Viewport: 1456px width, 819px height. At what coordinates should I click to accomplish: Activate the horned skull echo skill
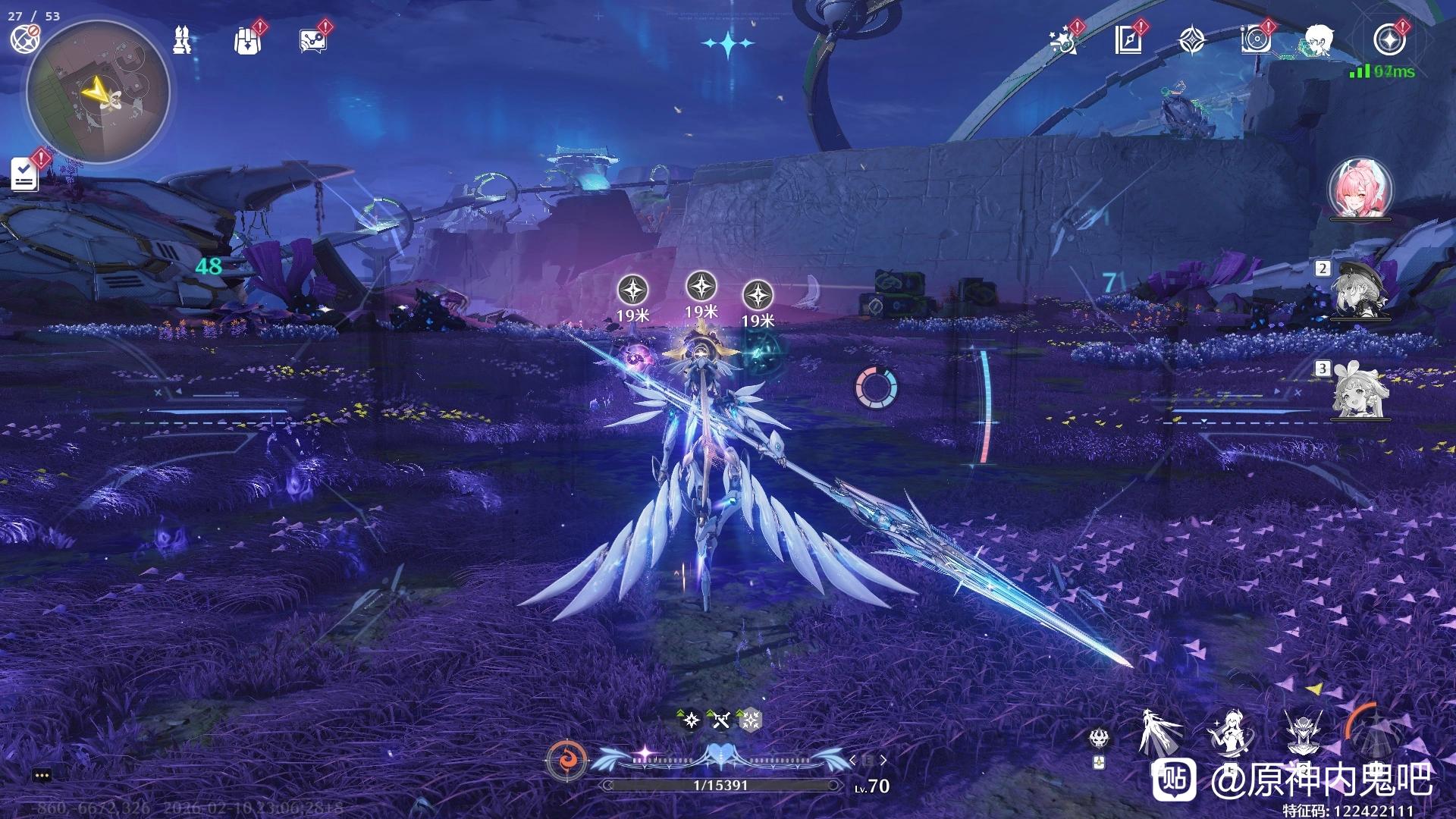1100,738
